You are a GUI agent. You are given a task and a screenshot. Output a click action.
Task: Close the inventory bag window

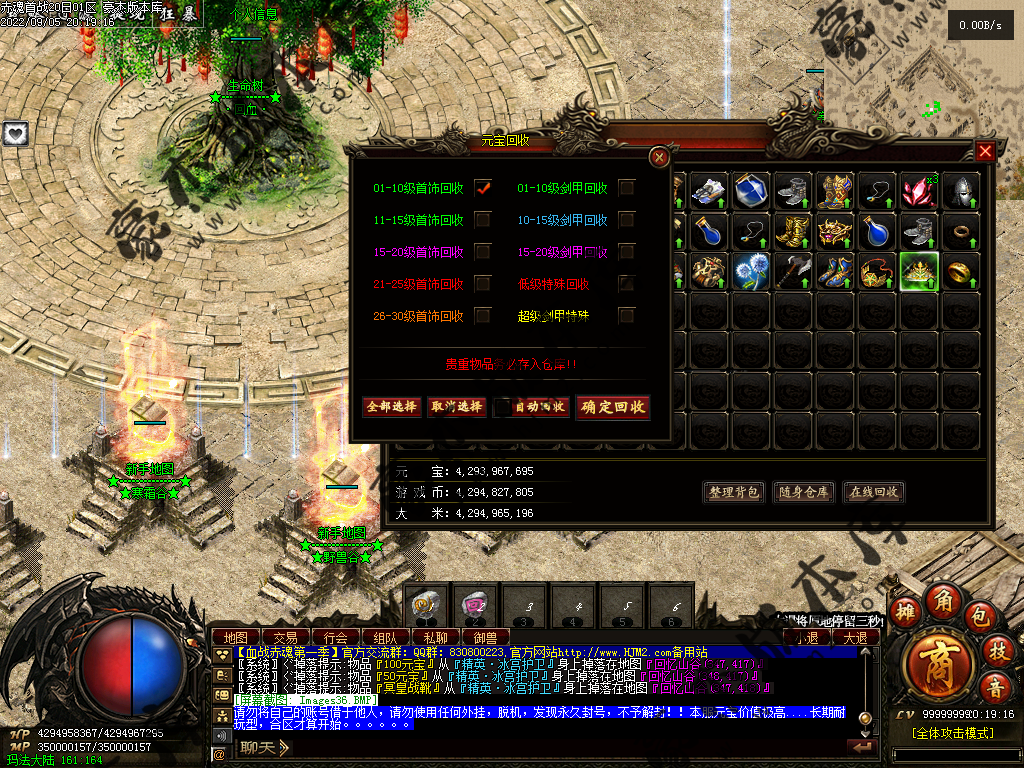(x=985, y=151)
